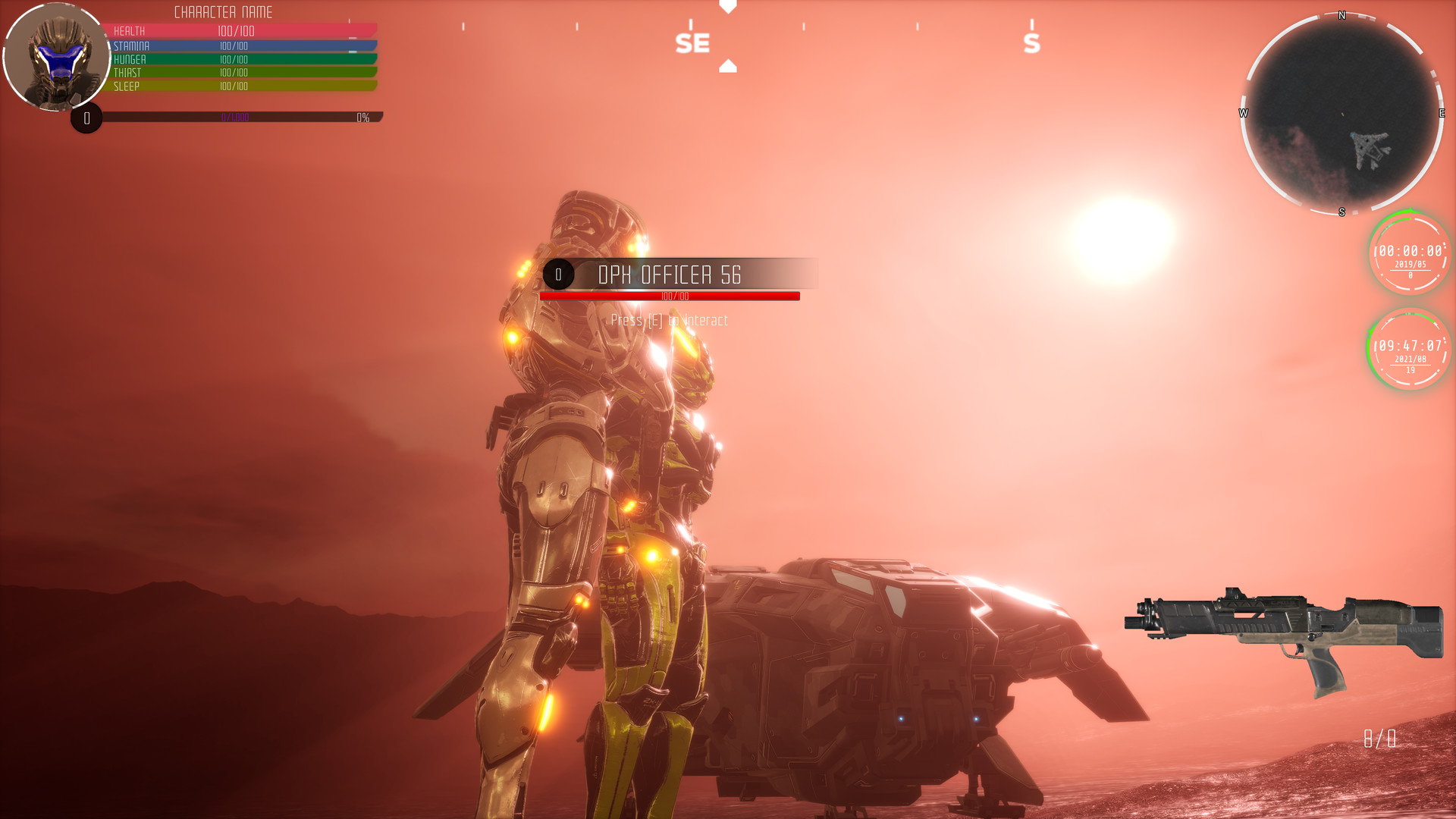Screen dimensions: 1456x819
Task: Click the STAMINA bar value 100/100
Action: pyautogui.click(x=234, y=45)
